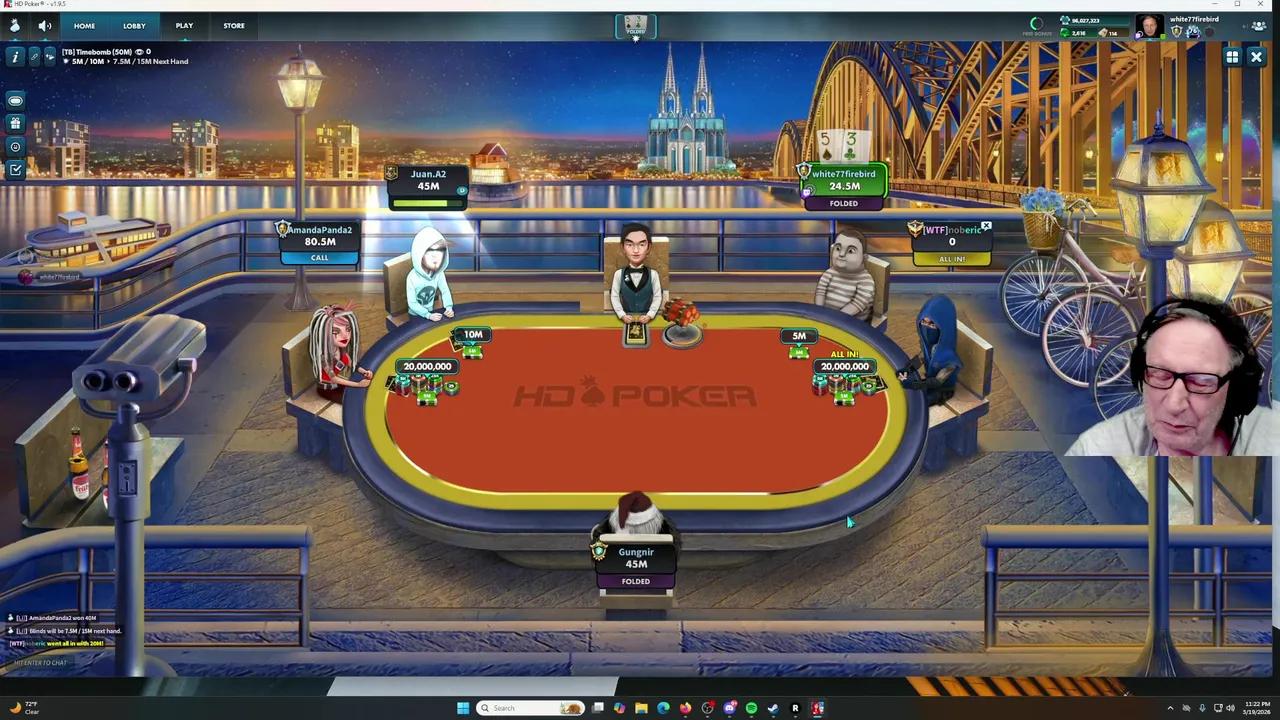Switch to the LOBBY tab
The height and width of the screenshot is (720, 1280).
click(134, 25)
